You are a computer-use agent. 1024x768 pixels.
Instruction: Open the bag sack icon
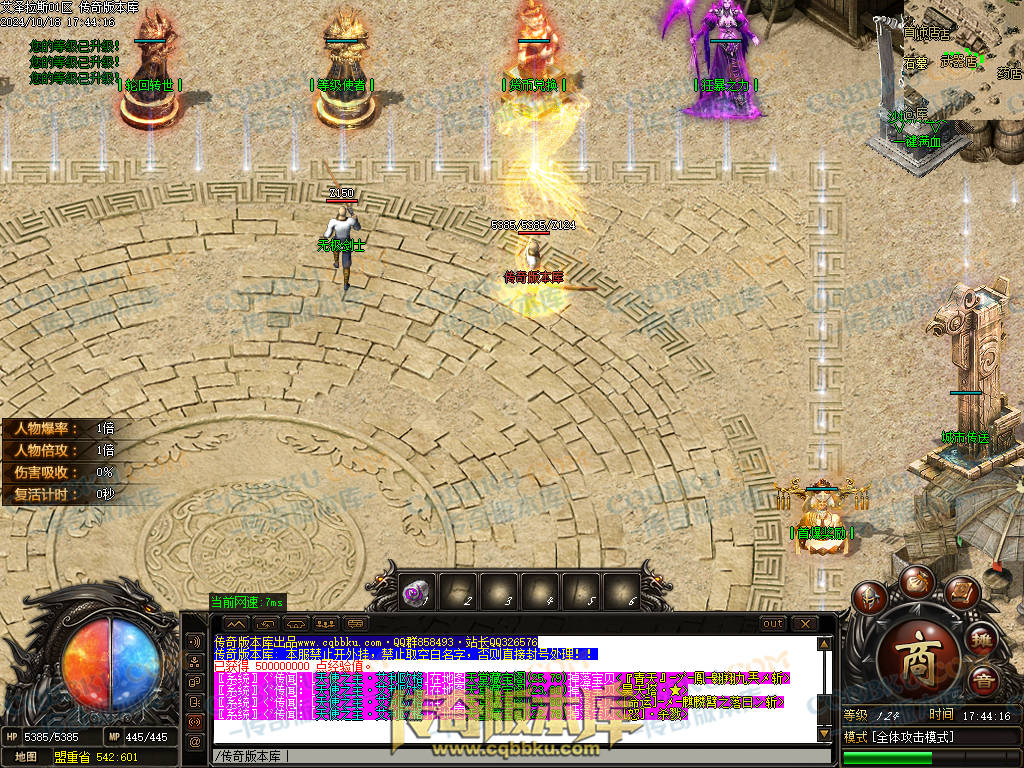pos(916,580)
